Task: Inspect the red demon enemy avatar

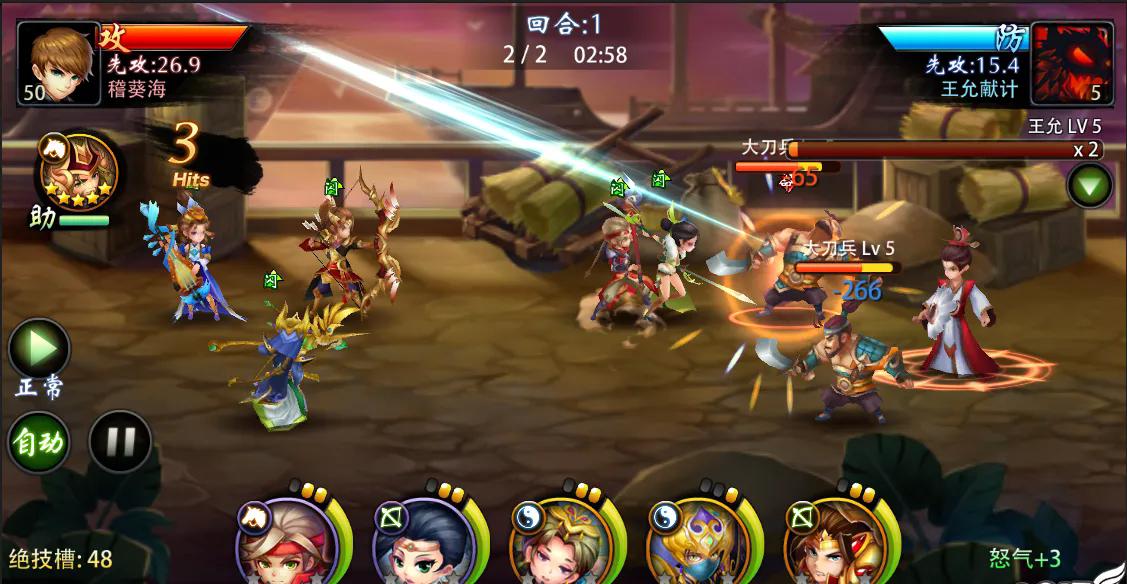Action: 1072,63
